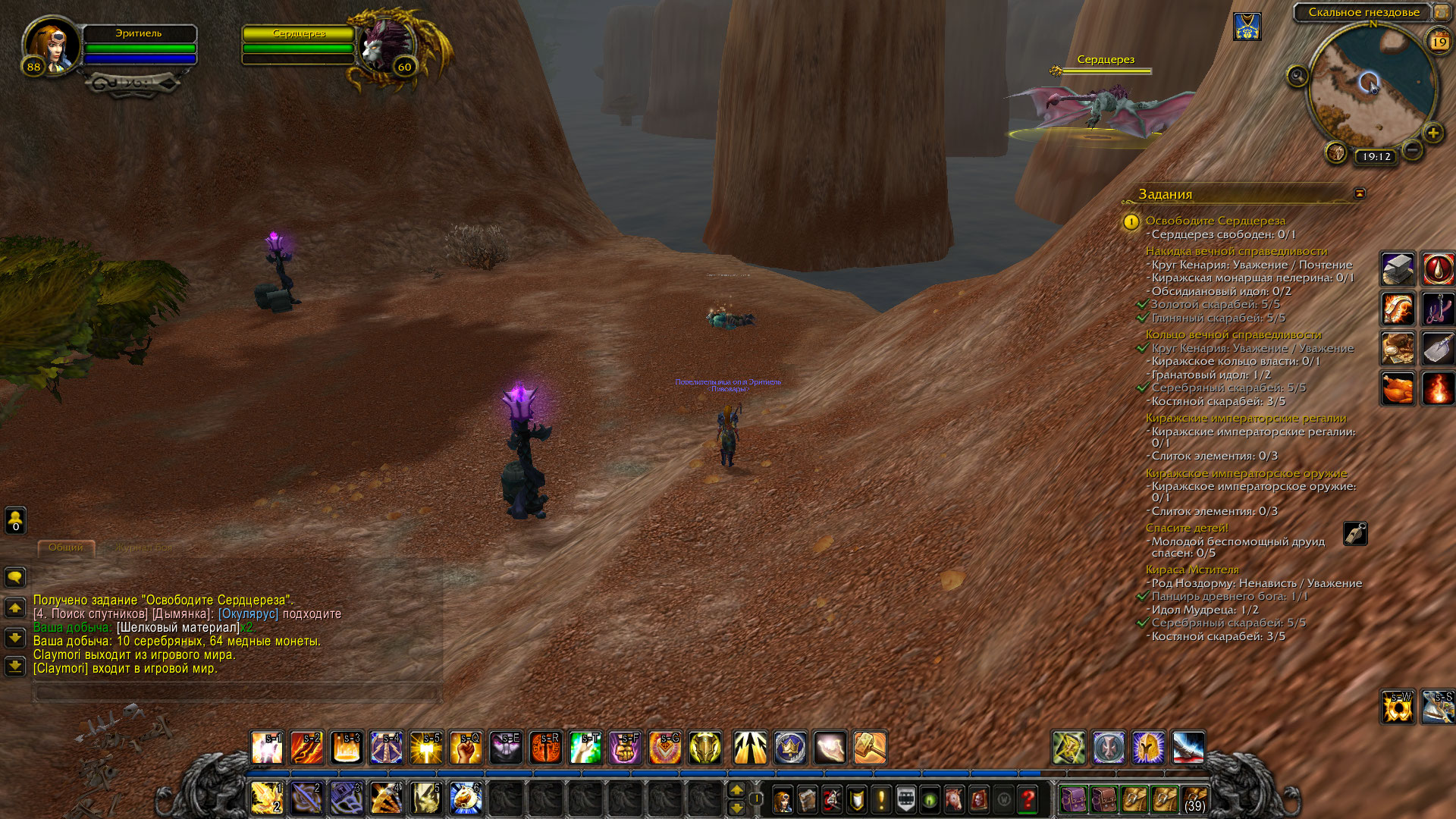Viewport: 1456px width, 819px height.
Task: Click the Сердцерез target portrait frame
Action: tap(387, 45)
